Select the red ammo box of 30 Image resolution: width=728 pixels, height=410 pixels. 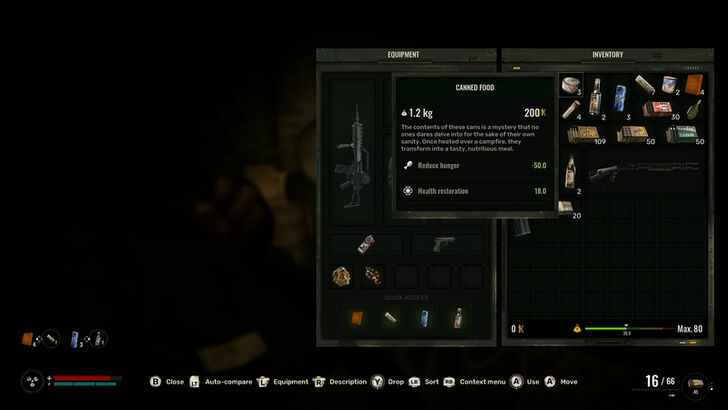(657, 108)
